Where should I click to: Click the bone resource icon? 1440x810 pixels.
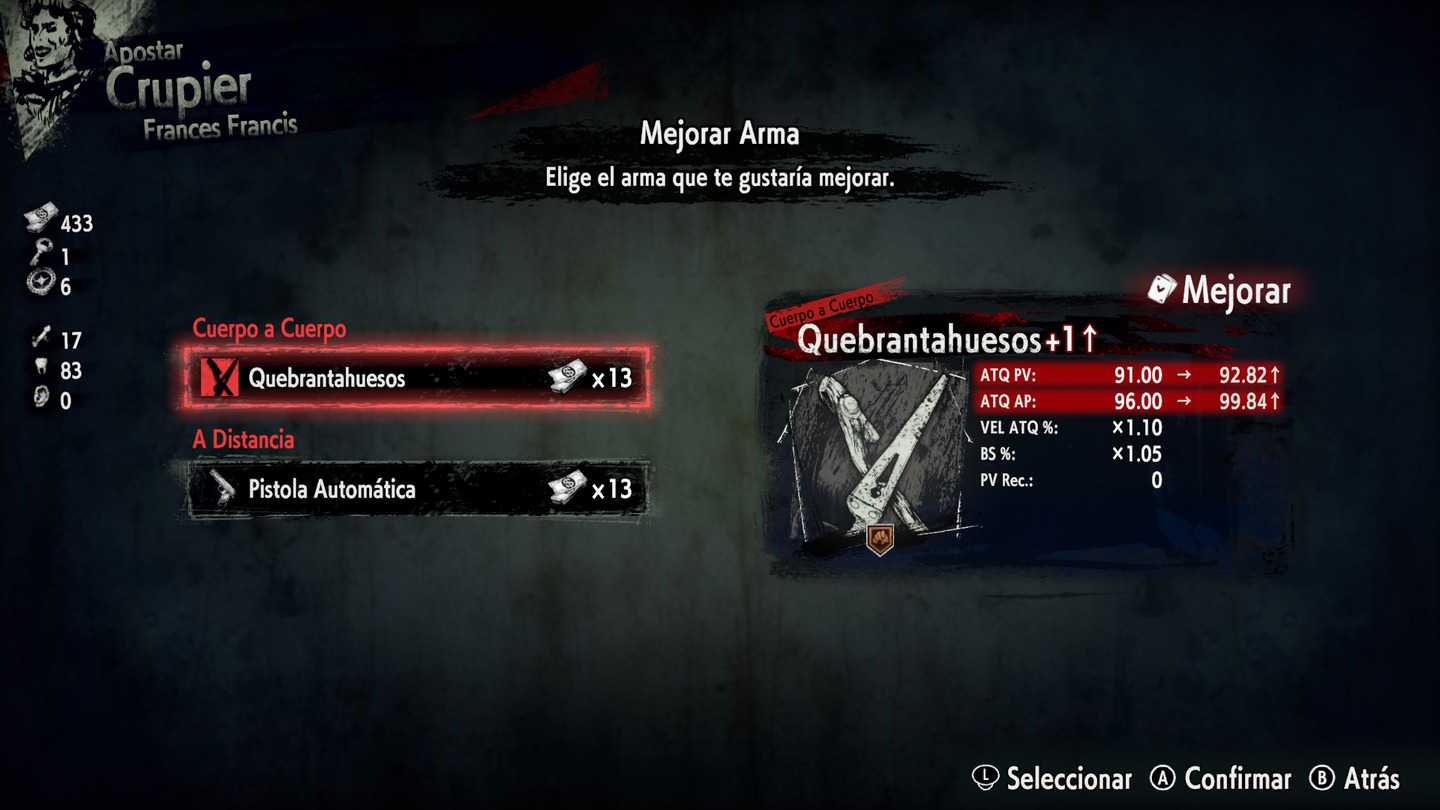(43, 335)
